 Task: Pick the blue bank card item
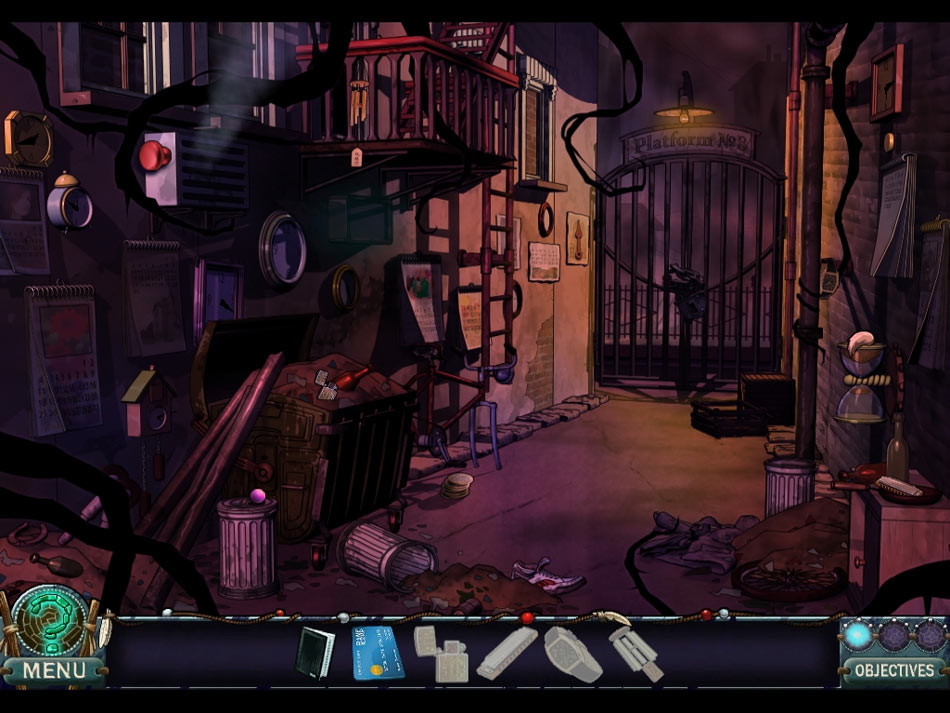point(377,652)
